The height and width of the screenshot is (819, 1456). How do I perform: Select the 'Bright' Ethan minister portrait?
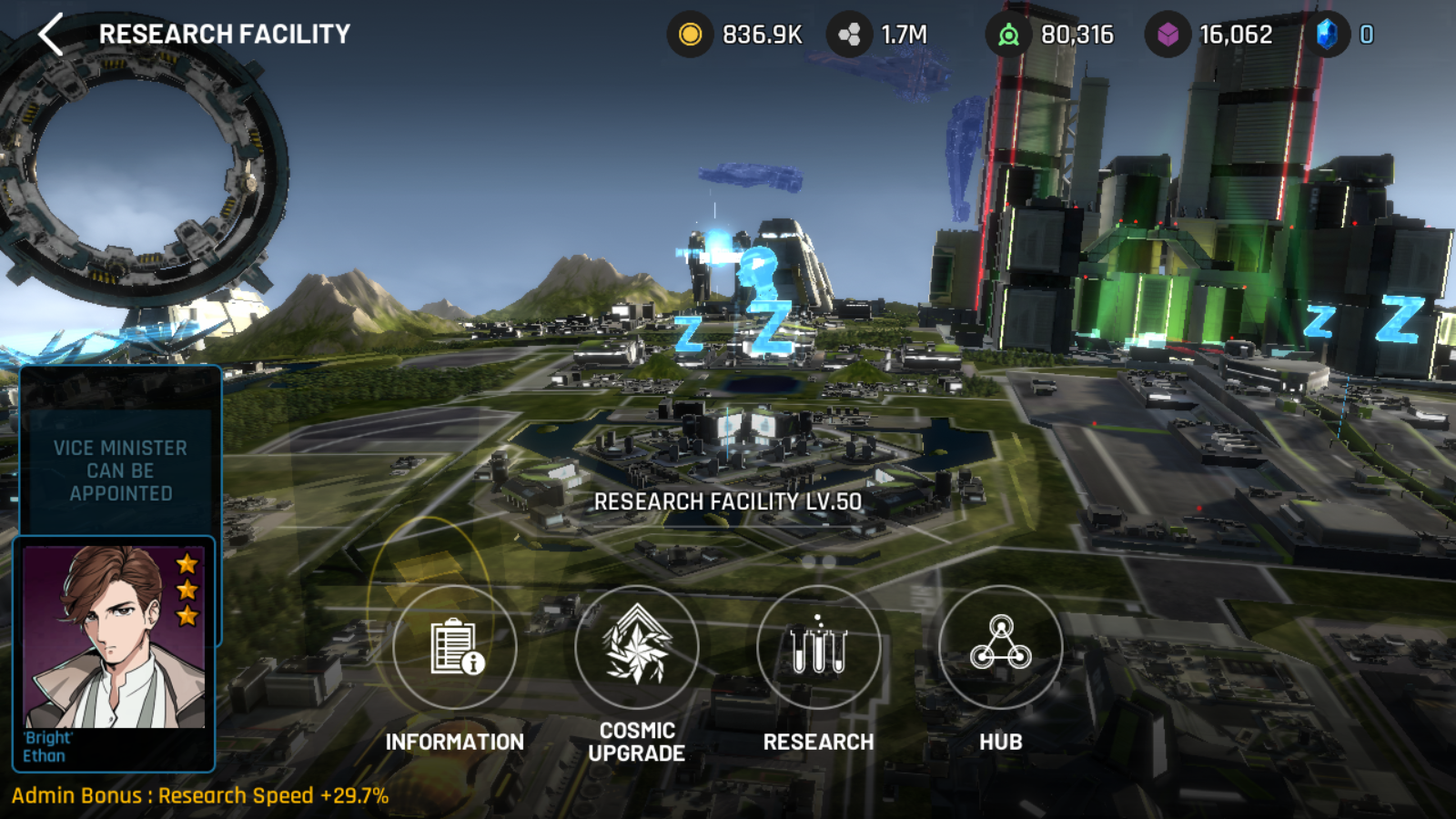[115, 637]
